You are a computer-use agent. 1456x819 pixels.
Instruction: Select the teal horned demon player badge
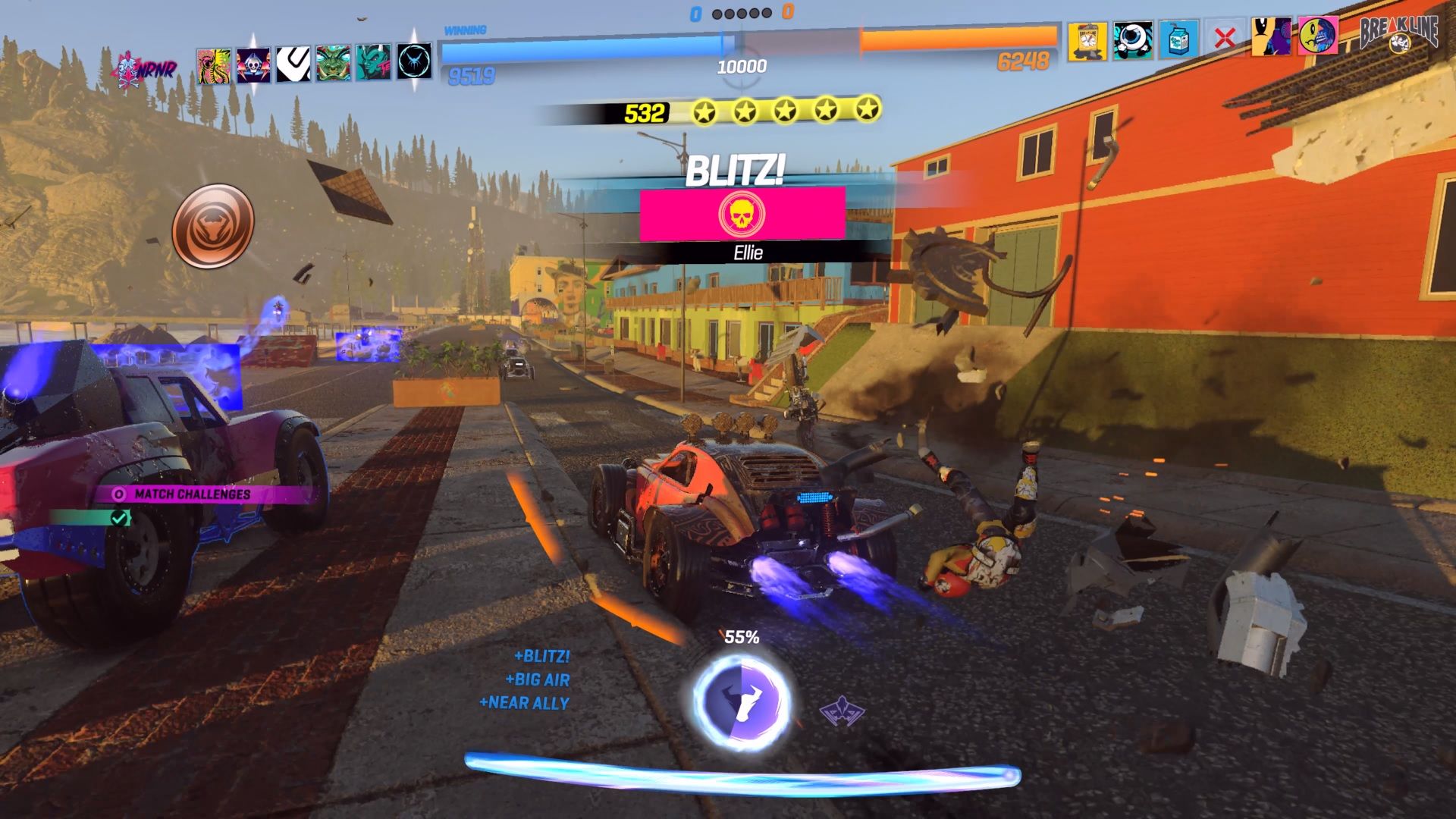373,63
